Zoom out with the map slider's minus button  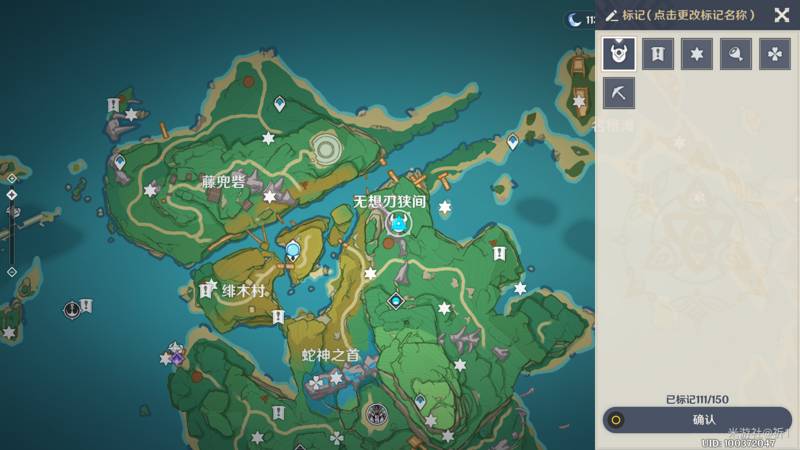[x=12, y=271]
